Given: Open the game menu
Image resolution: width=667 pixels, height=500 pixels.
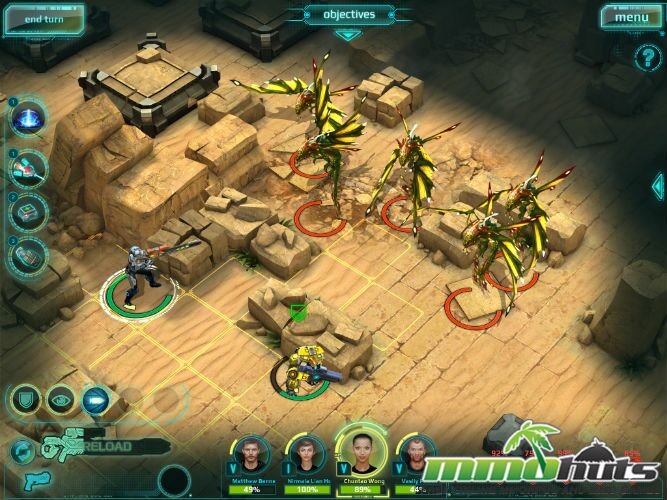Looking at the screenshot, I should coord(631,17).
